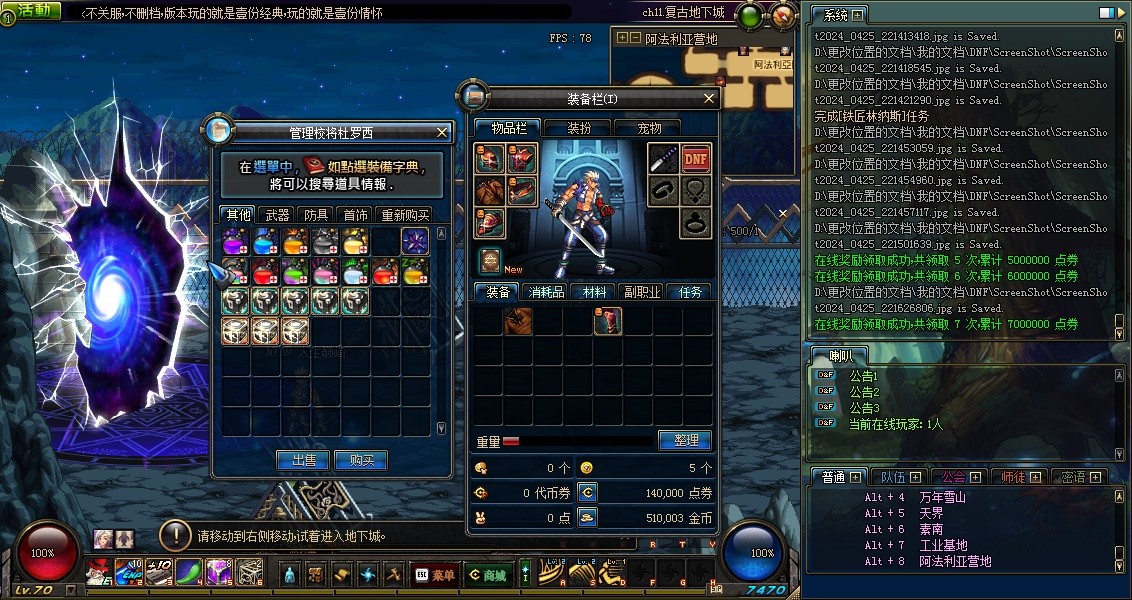This screenshot has height=600, width=1132.
Task: Show the 消耗品 consumables tab
Action: pos(546,292)
